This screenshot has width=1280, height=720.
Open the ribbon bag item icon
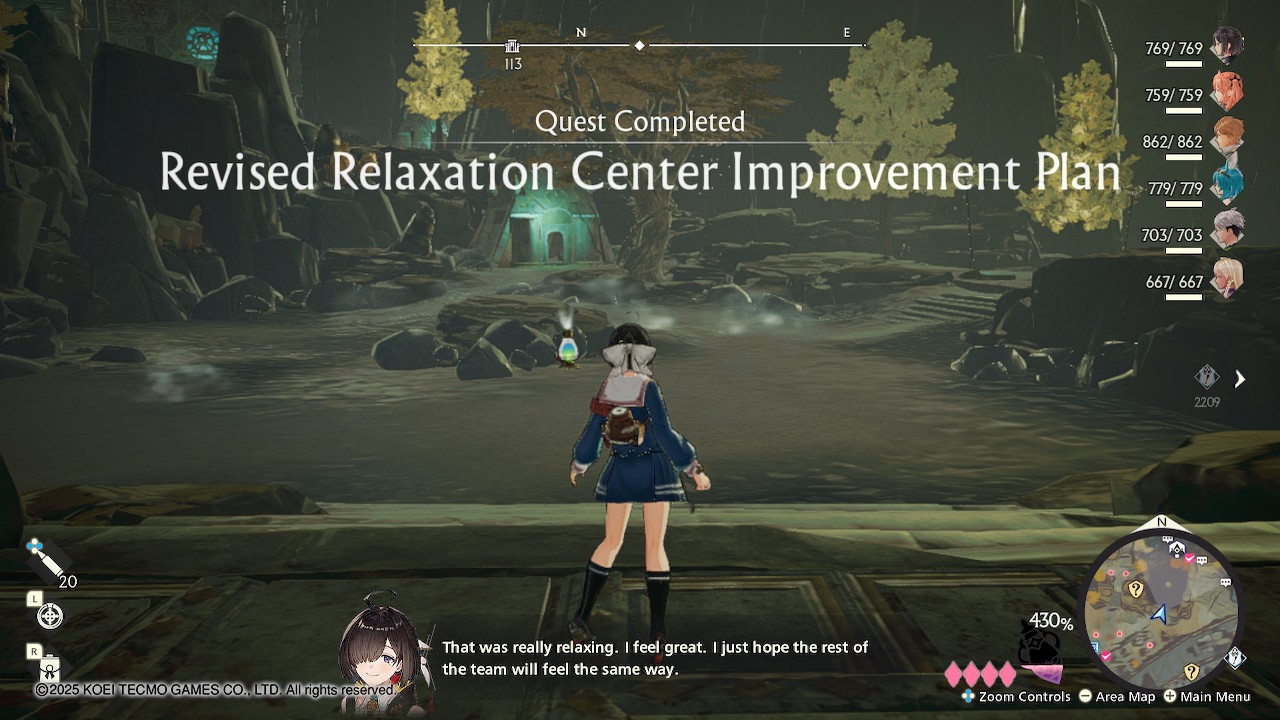pyautogui.click(x=49, y=668)
